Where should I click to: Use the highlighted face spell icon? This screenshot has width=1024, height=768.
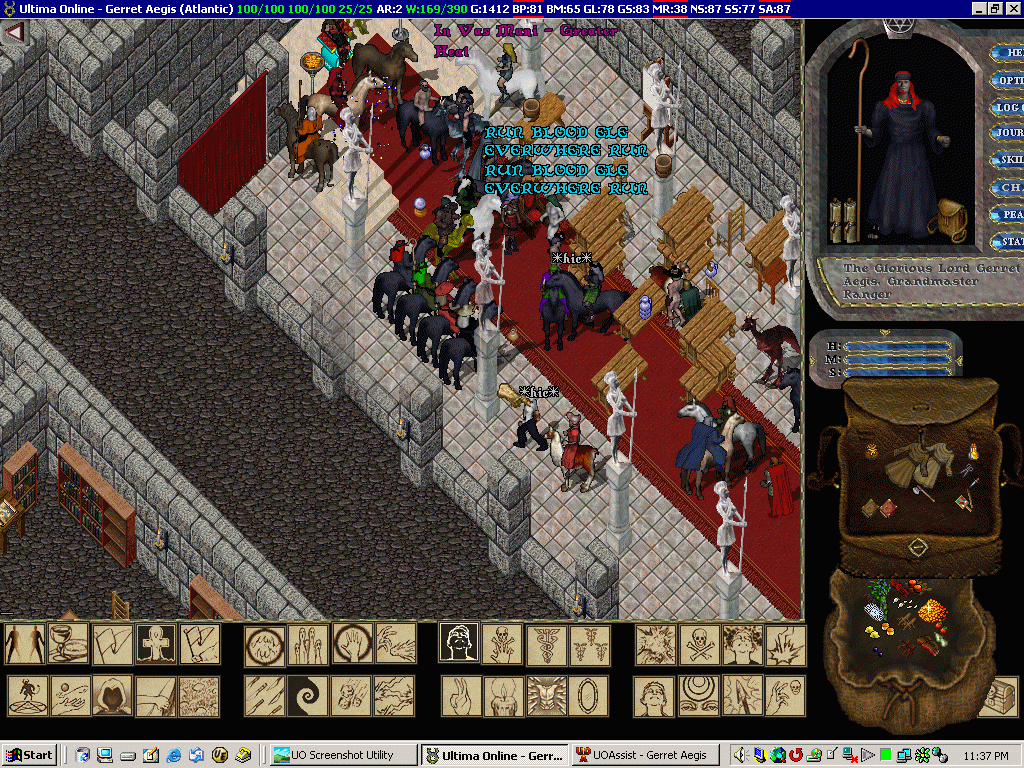[459, 645]
